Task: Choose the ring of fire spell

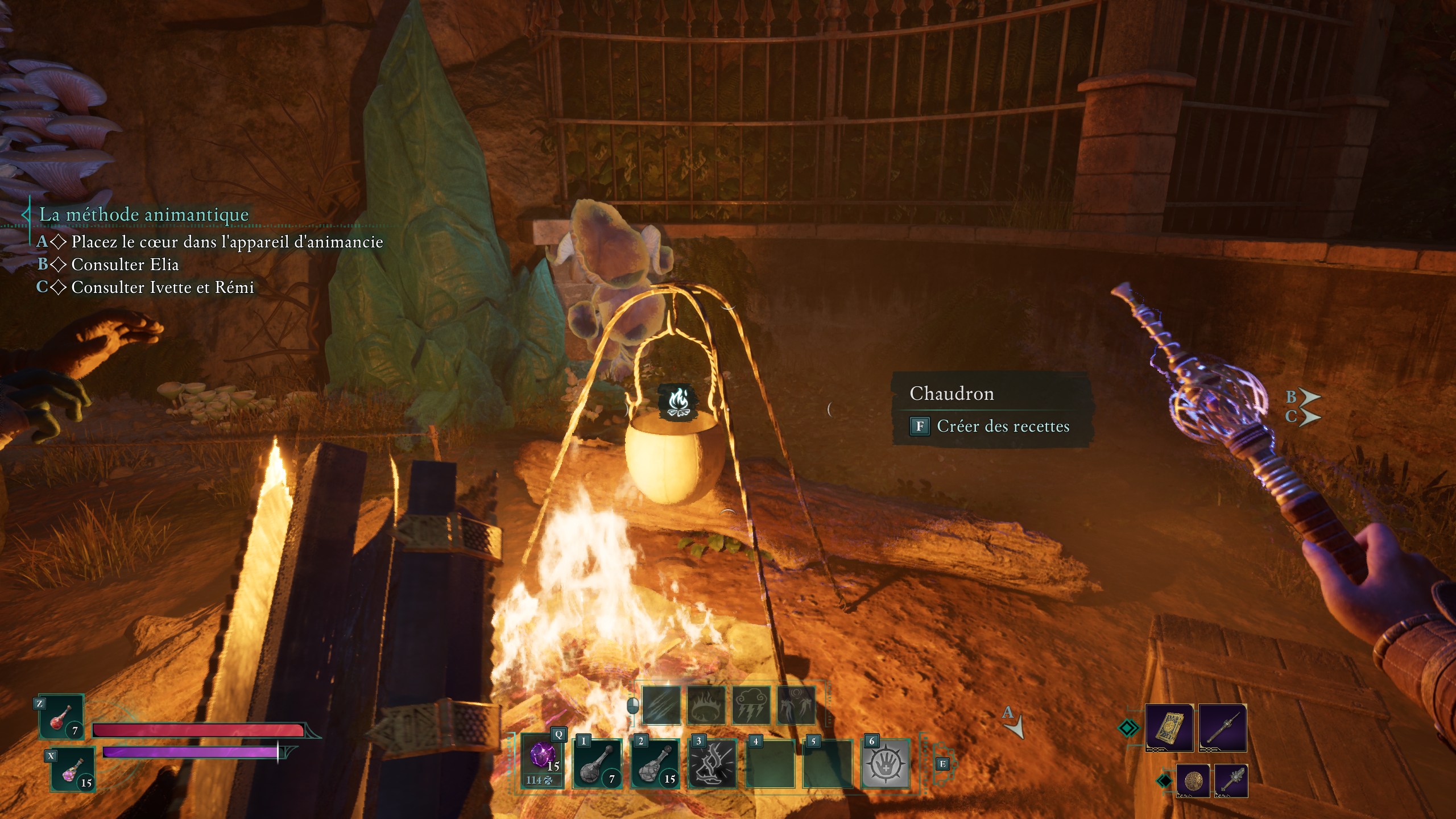Action: pos(706,705)
